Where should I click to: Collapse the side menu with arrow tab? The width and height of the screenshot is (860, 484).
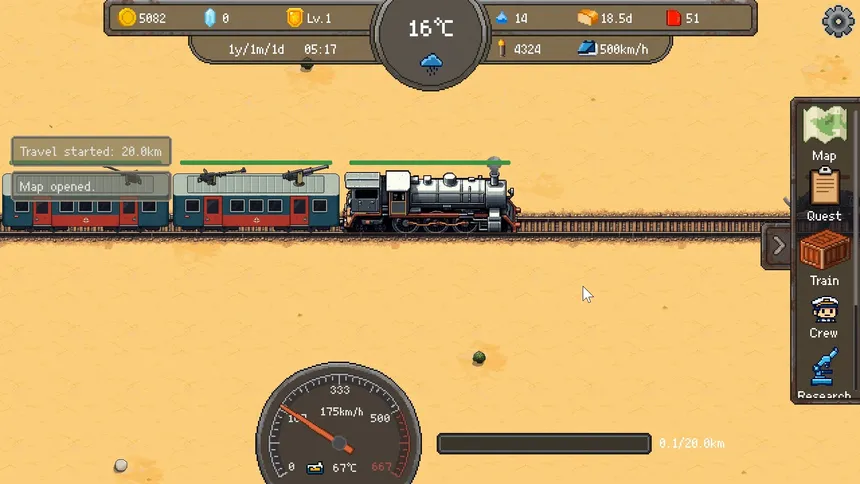tap(778, 246)
